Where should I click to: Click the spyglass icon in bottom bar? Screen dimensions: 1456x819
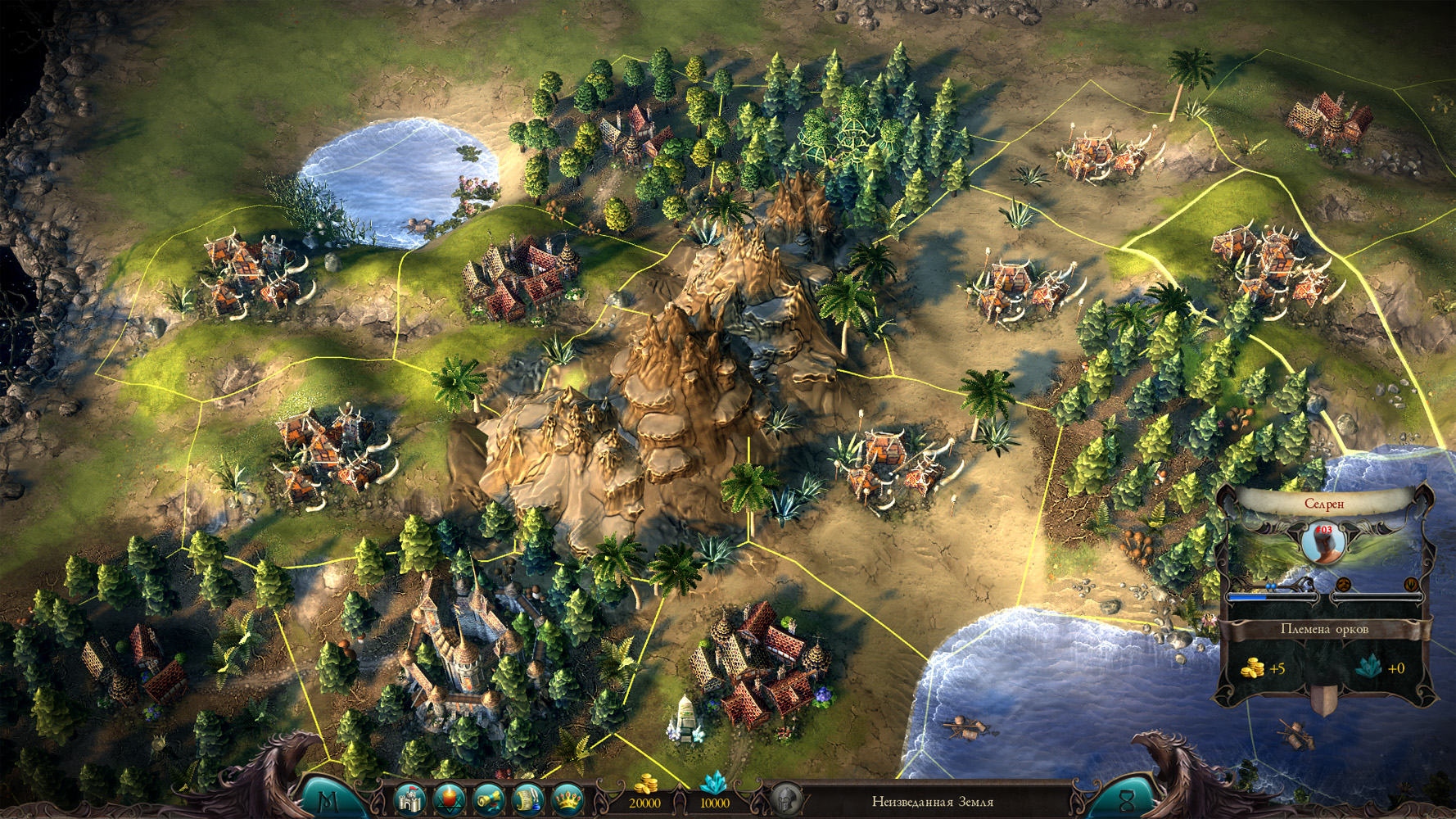pos(489,800)
